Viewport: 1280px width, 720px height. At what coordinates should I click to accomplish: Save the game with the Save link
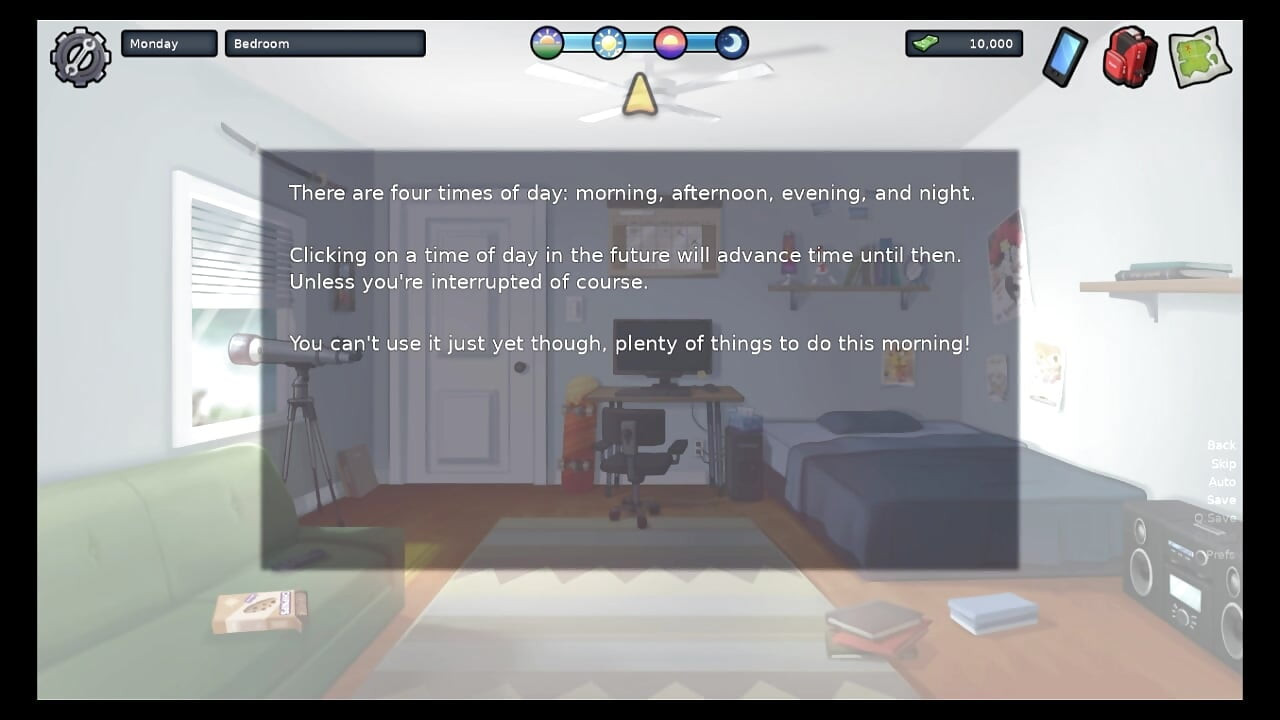[x=1221, y=499]
